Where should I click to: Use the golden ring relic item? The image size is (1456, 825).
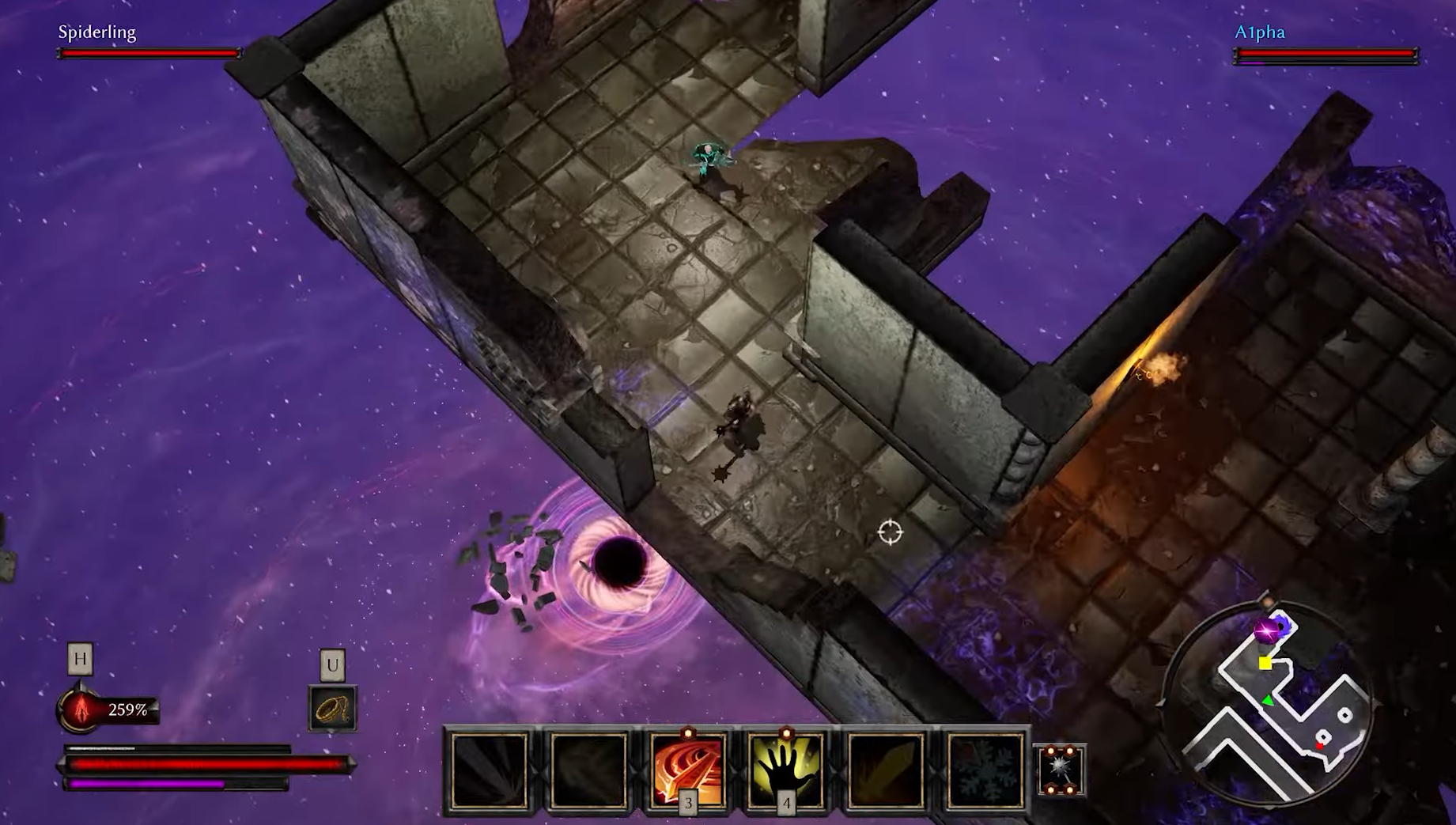click(x=331, y=708)
